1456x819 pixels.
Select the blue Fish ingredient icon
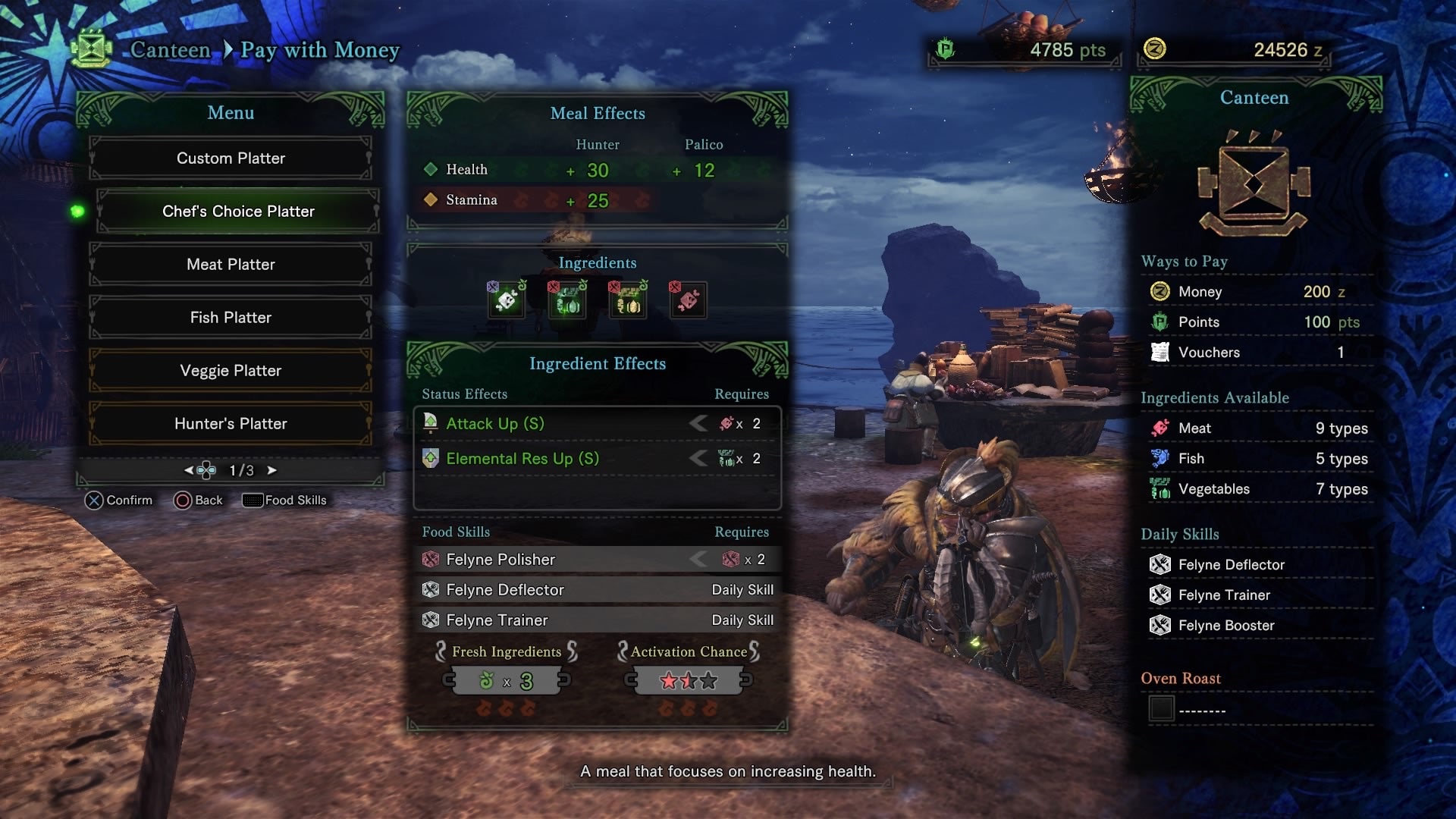tap(1158, 458)
